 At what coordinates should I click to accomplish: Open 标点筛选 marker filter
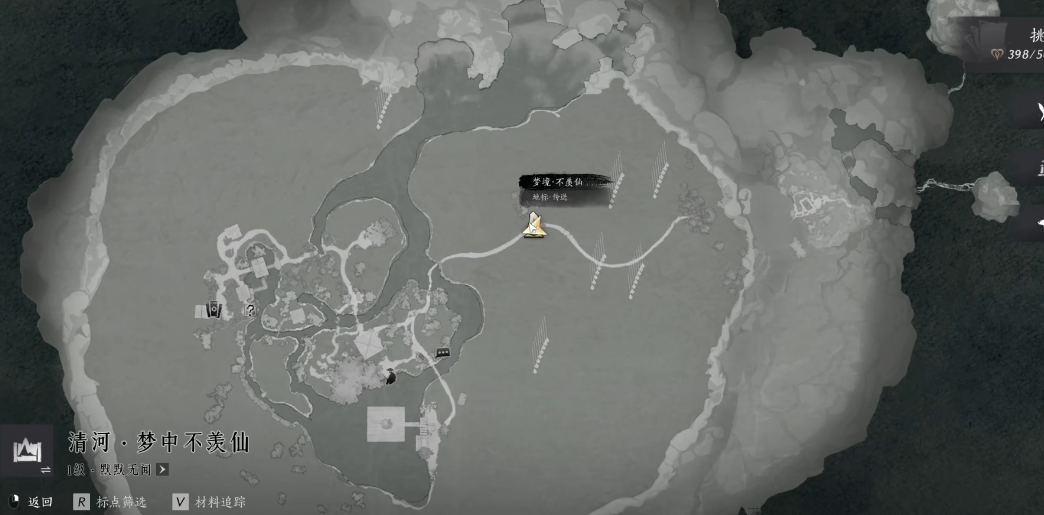(x=110, y=502)
